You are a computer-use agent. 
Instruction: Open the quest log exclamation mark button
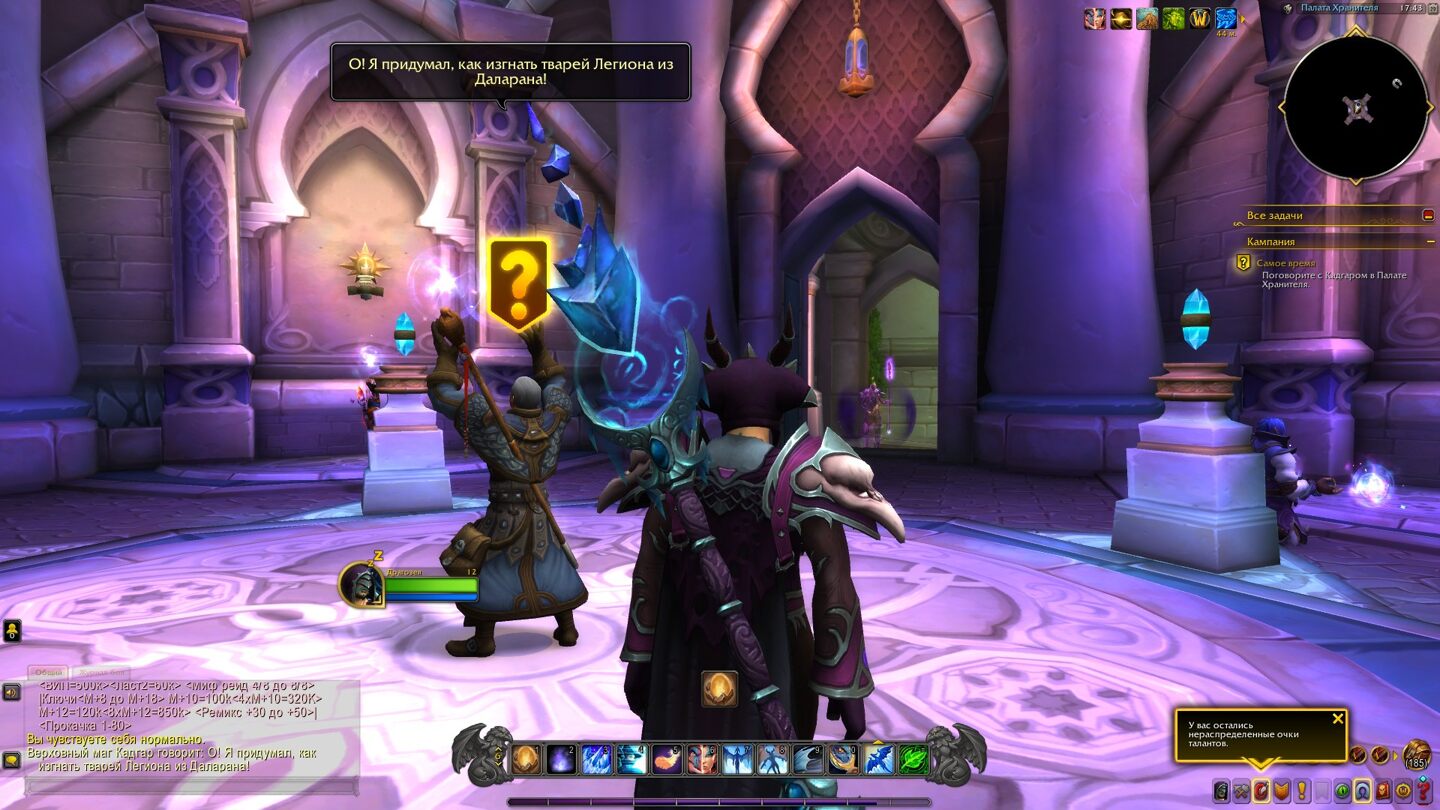(1301, 791)
